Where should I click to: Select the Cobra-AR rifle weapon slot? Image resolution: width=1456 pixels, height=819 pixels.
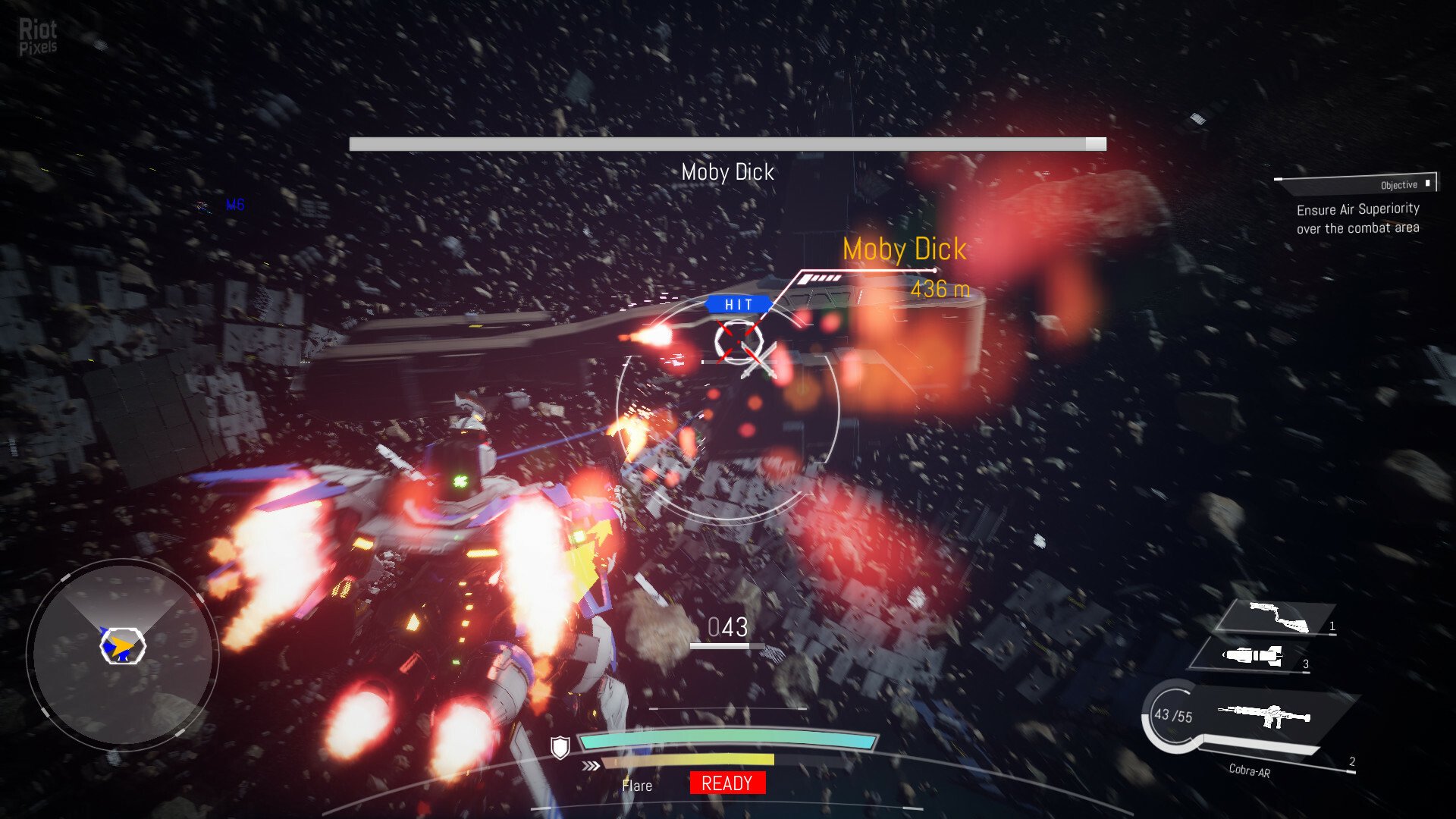point(1263,715)
